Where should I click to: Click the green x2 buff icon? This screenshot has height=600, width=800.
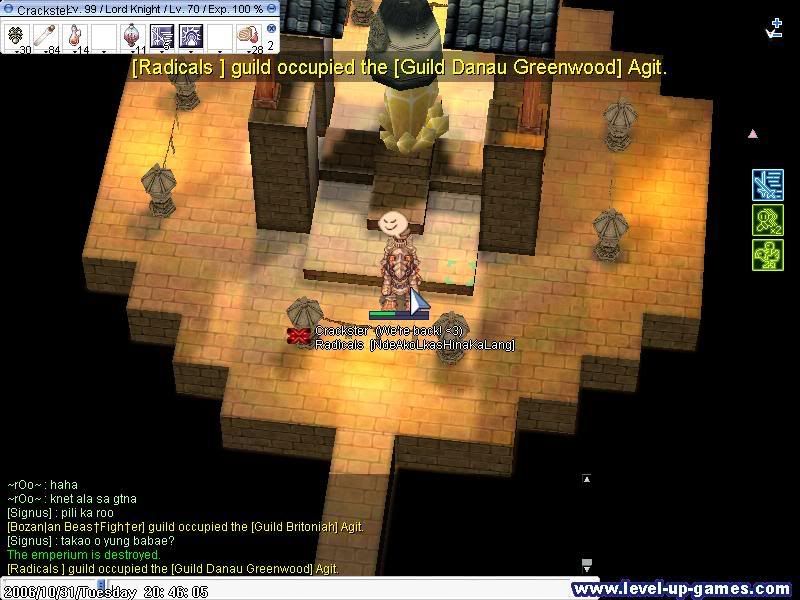pyautogui.click(x=767, y=220)
